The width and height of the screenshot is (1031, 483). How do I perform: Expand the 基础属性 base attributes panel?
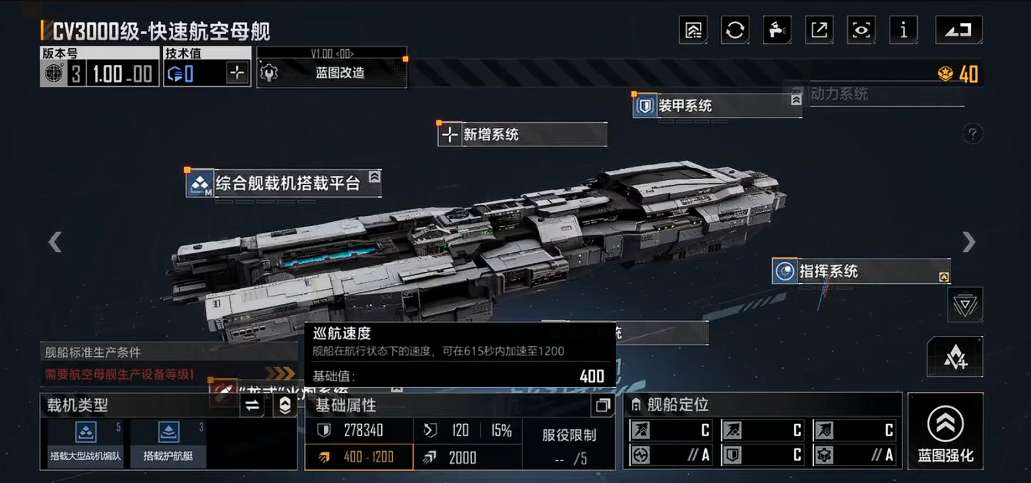coord(602,405)
